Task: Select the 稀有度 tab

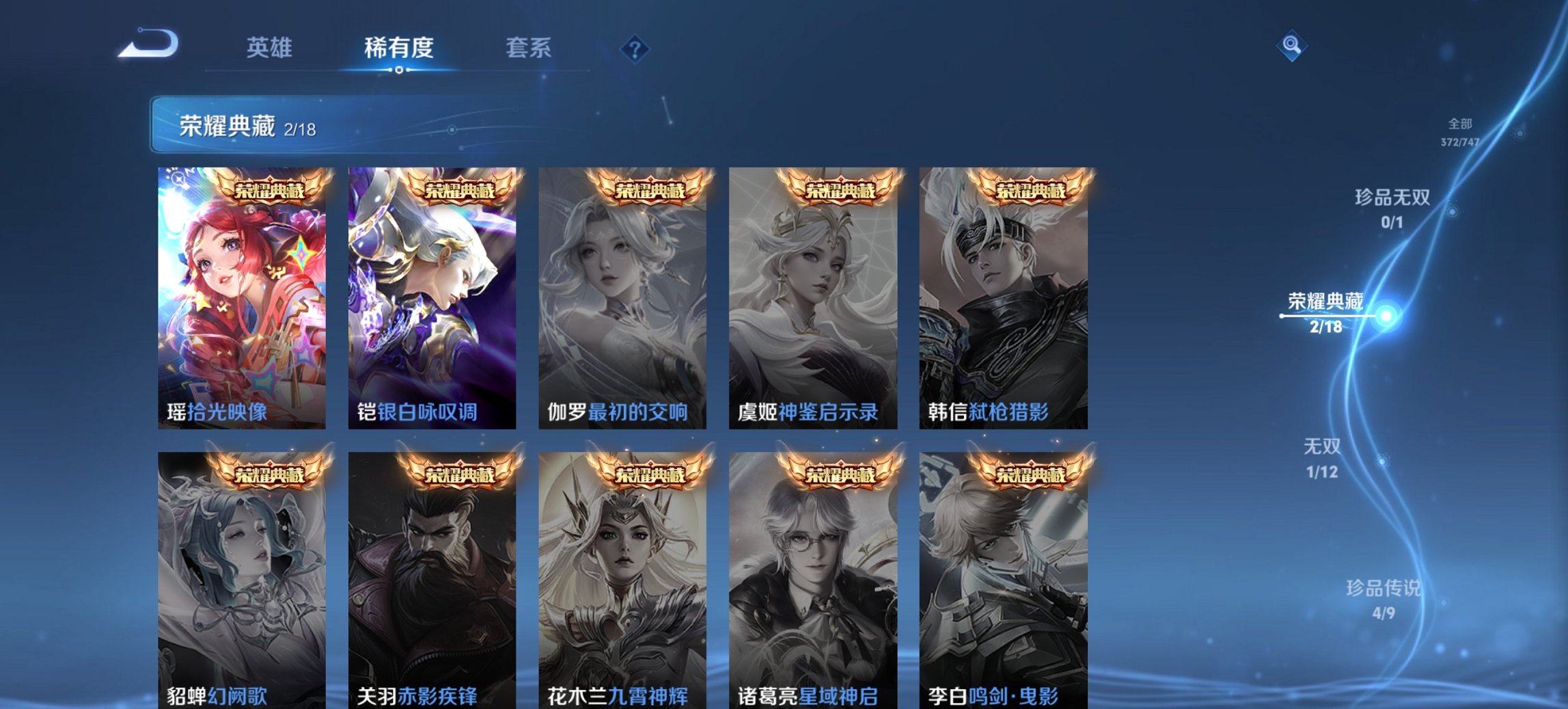Action: [x=399, y=48]
